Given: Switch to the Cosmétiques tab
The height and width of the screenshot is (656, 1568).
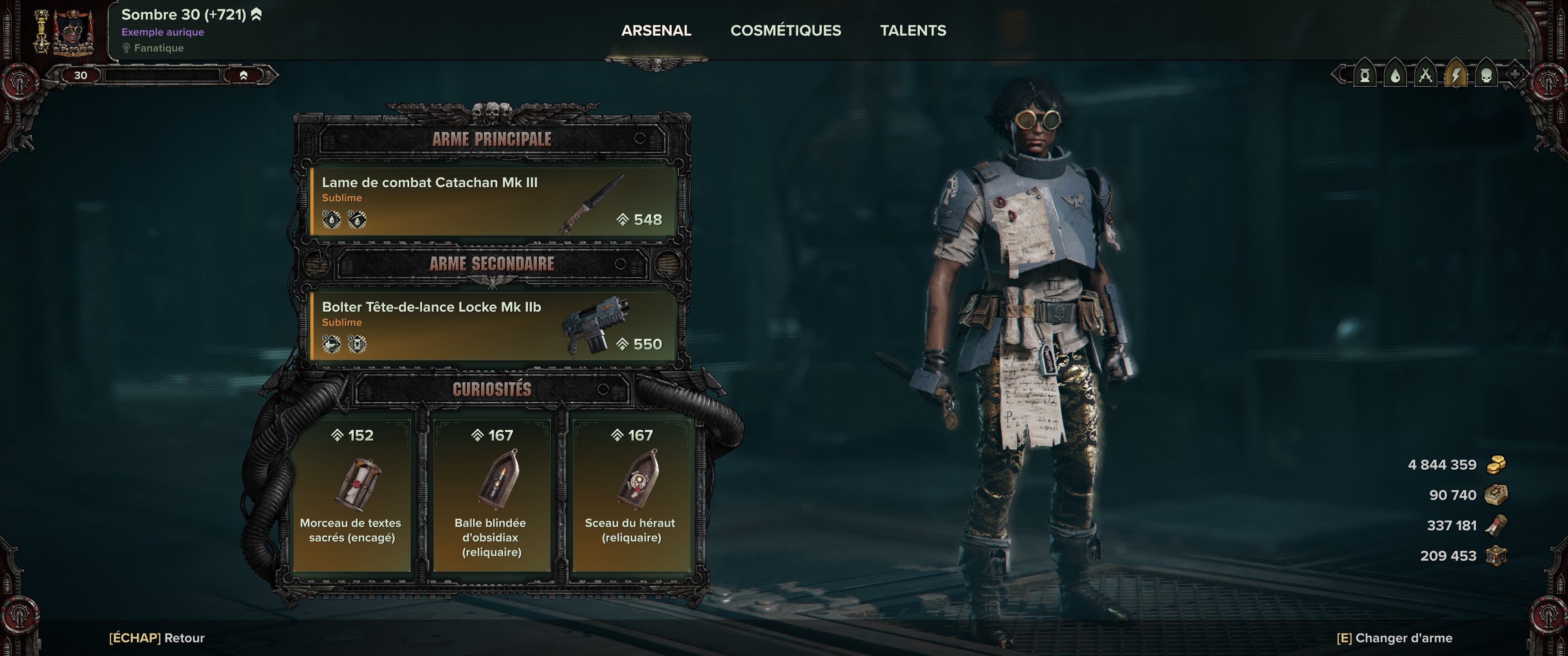Looking at the screenshot, I should coord(785,31).
